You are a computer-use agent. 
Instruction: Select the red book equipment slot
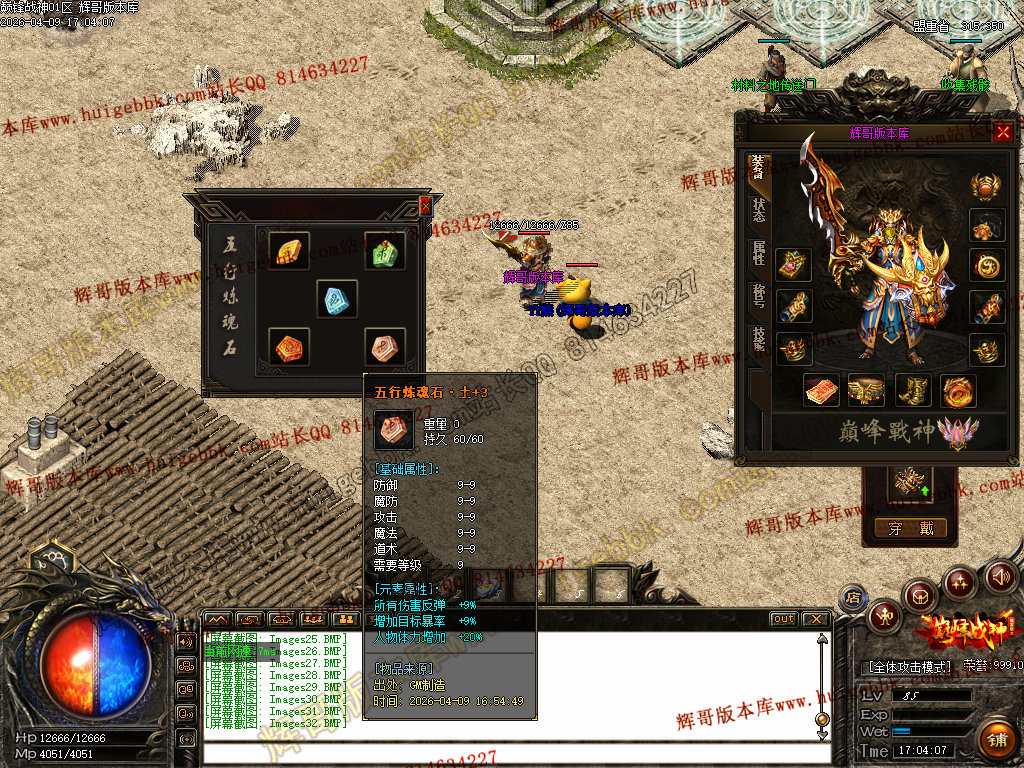click(822, 391)
